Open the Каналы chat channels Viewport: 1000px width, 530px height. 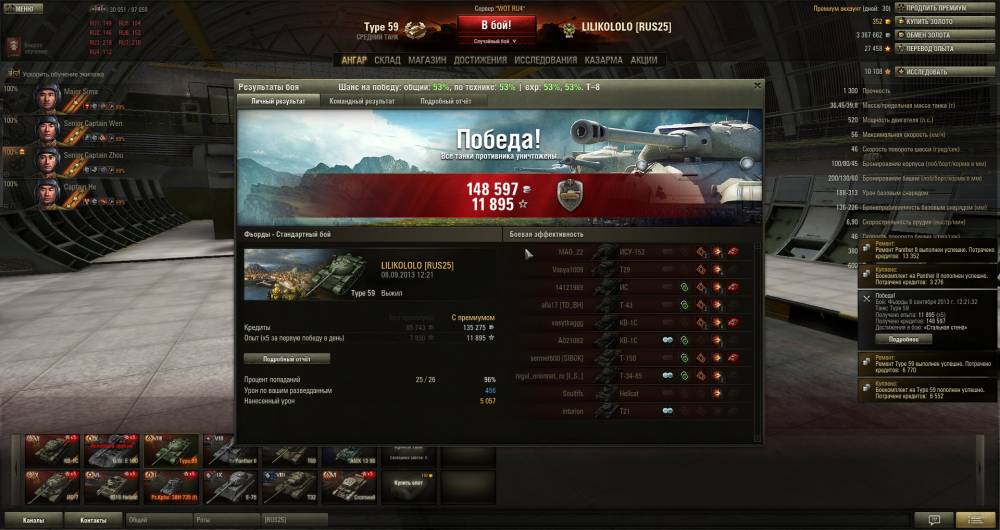[33, 520]
